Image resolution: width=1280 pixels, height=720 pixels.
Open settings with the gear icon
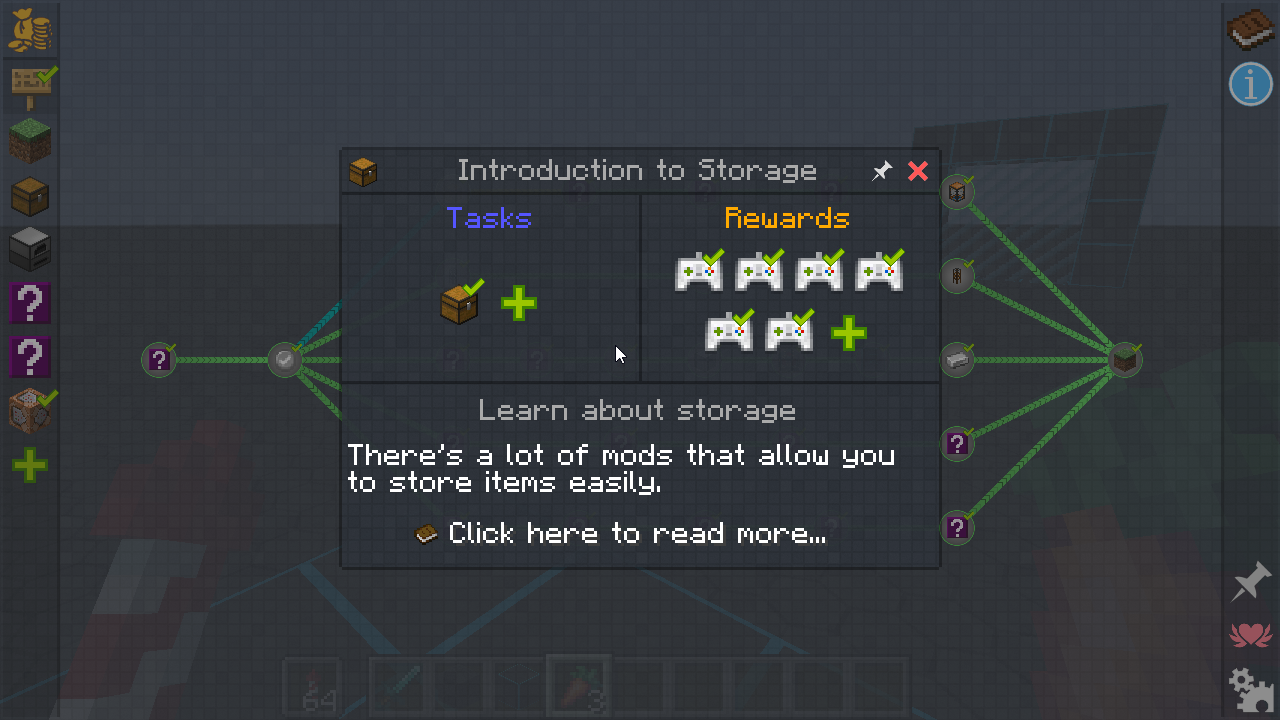click(x=1250, y=688)
